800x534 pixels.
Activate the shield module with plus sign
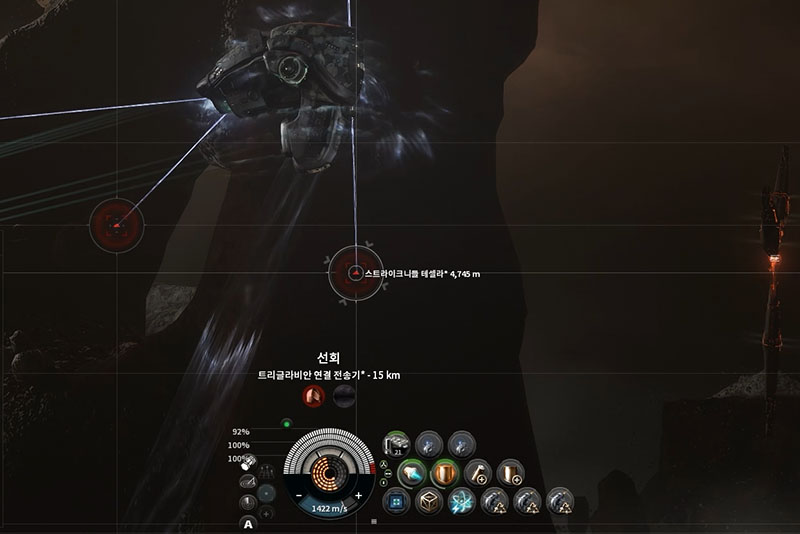510,471
